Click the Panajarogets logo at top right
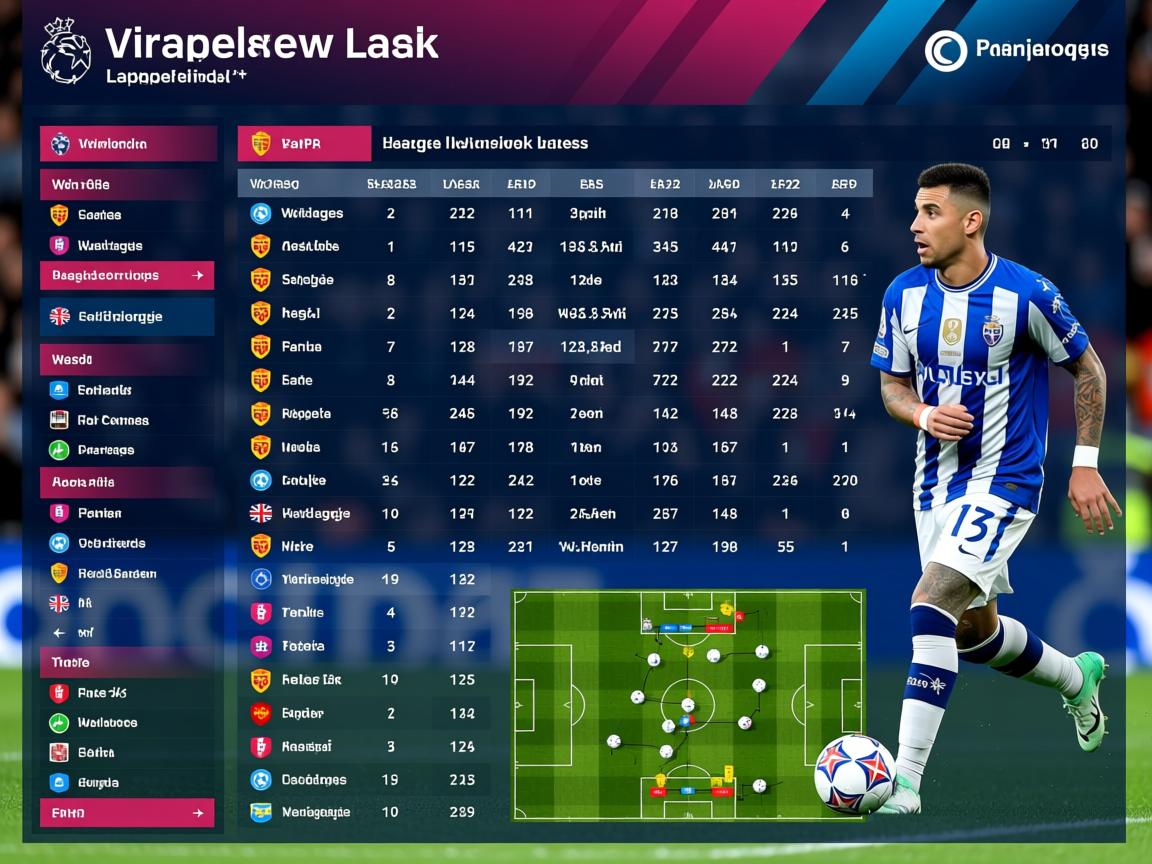Screen dimensions: 1152x864 [x=1016, y=50]
